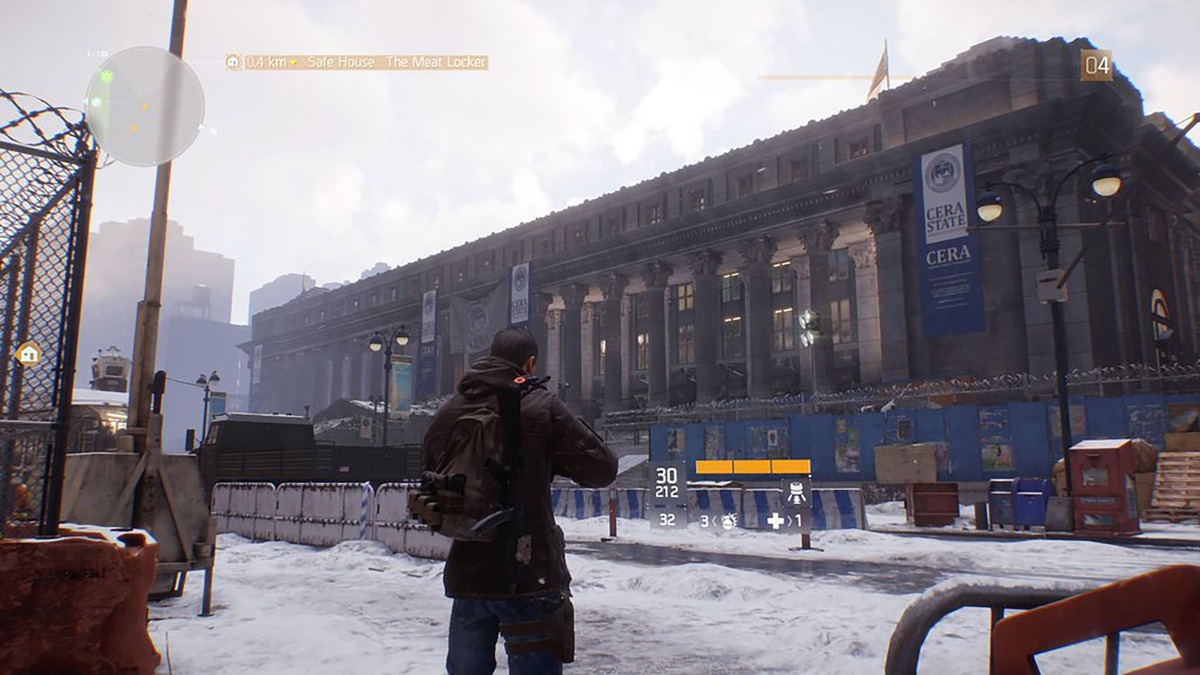1200x675 pixels.
Task: Open the circular minimap
Action: point(144,106)
